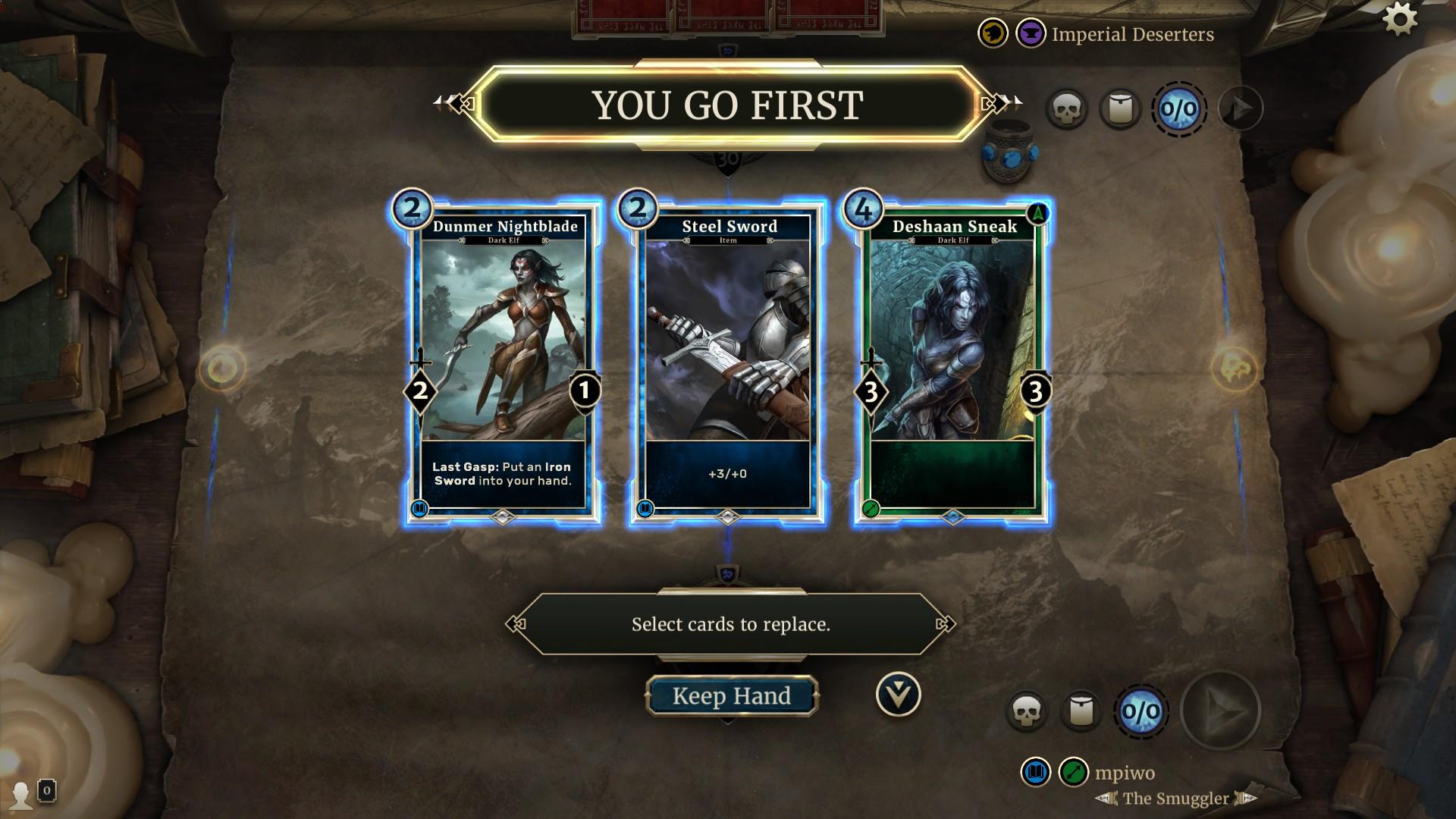This screenshot has height=819, width=1456.
Task: Click your graveyard skull icon
Action: [x=1029, y=711]
